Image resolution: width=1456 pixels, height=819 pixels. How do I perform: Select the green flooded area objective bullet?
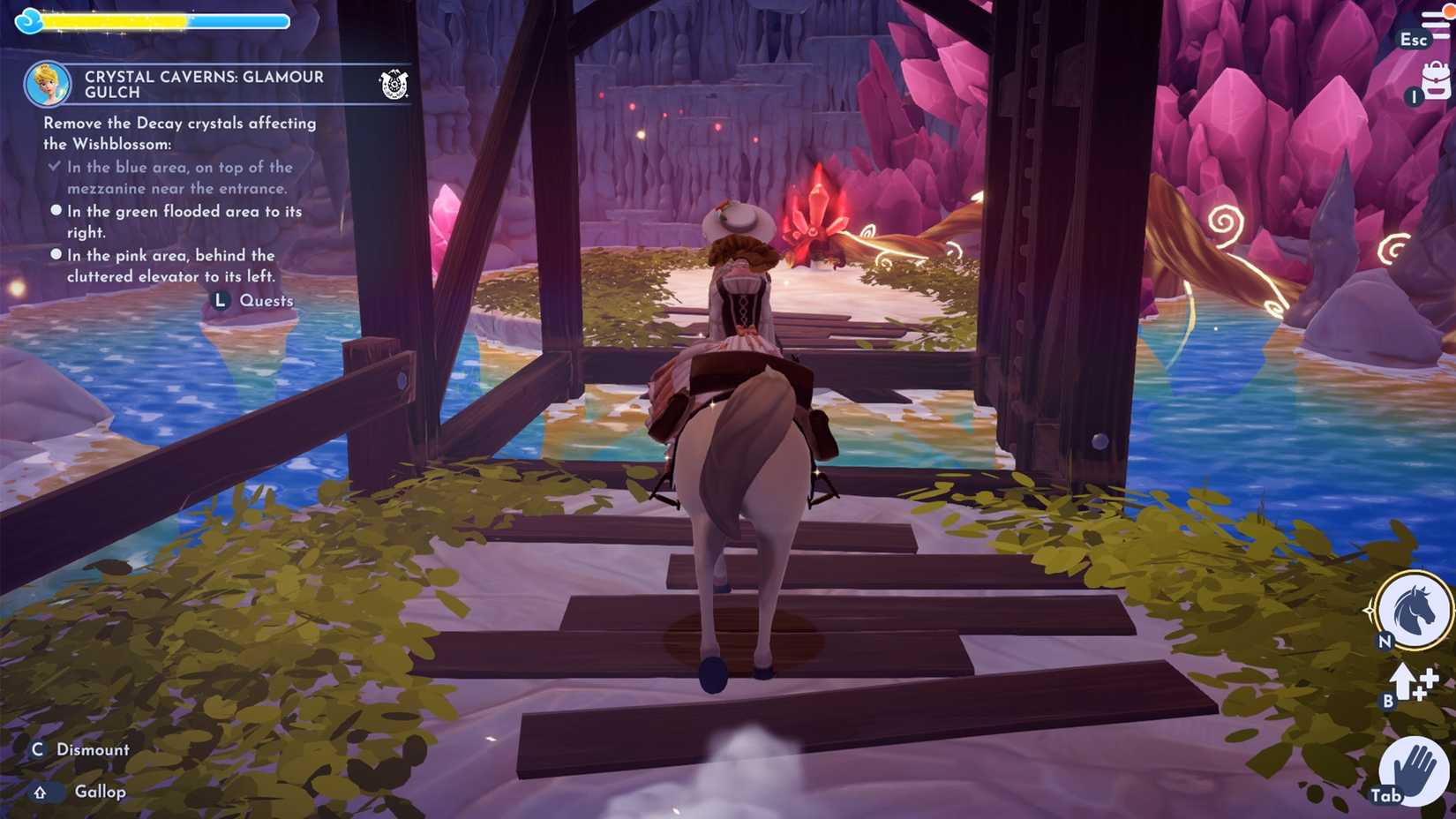click(x=56, y=211)
